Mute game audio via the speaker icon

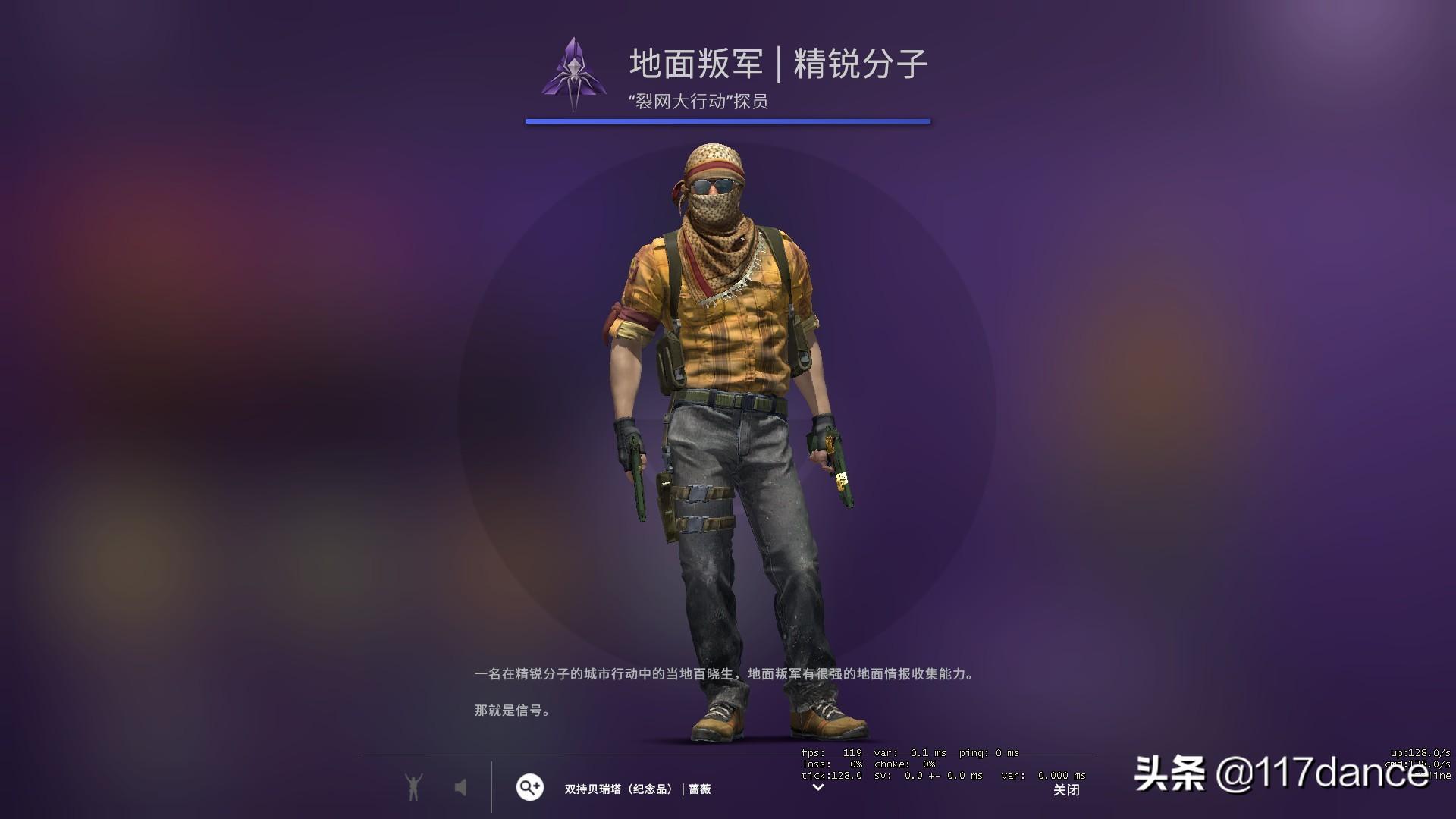(x=462, y=789)
